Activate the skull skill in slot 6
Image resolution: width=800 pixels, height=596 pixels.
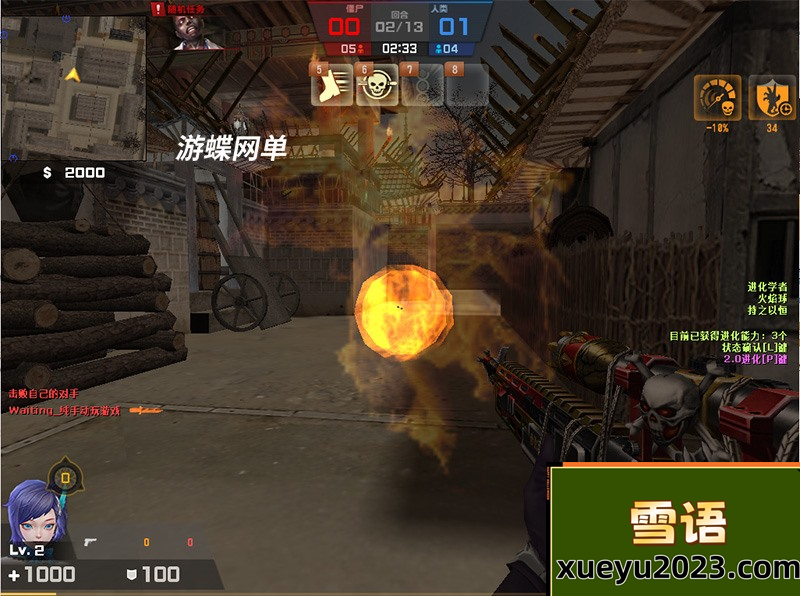click(376, 86)
